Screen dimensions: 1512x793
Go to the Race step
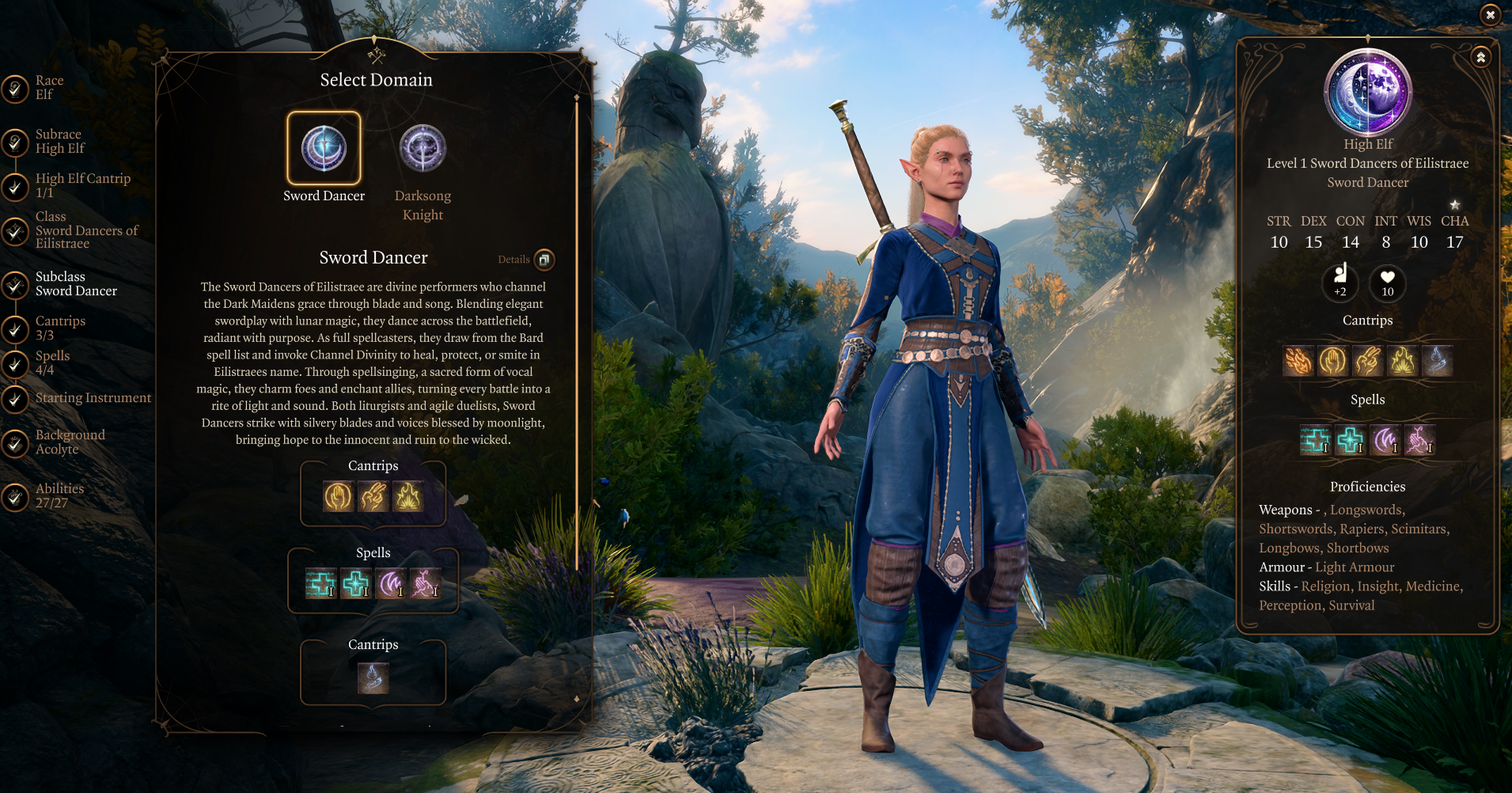[x=49, y=87]
